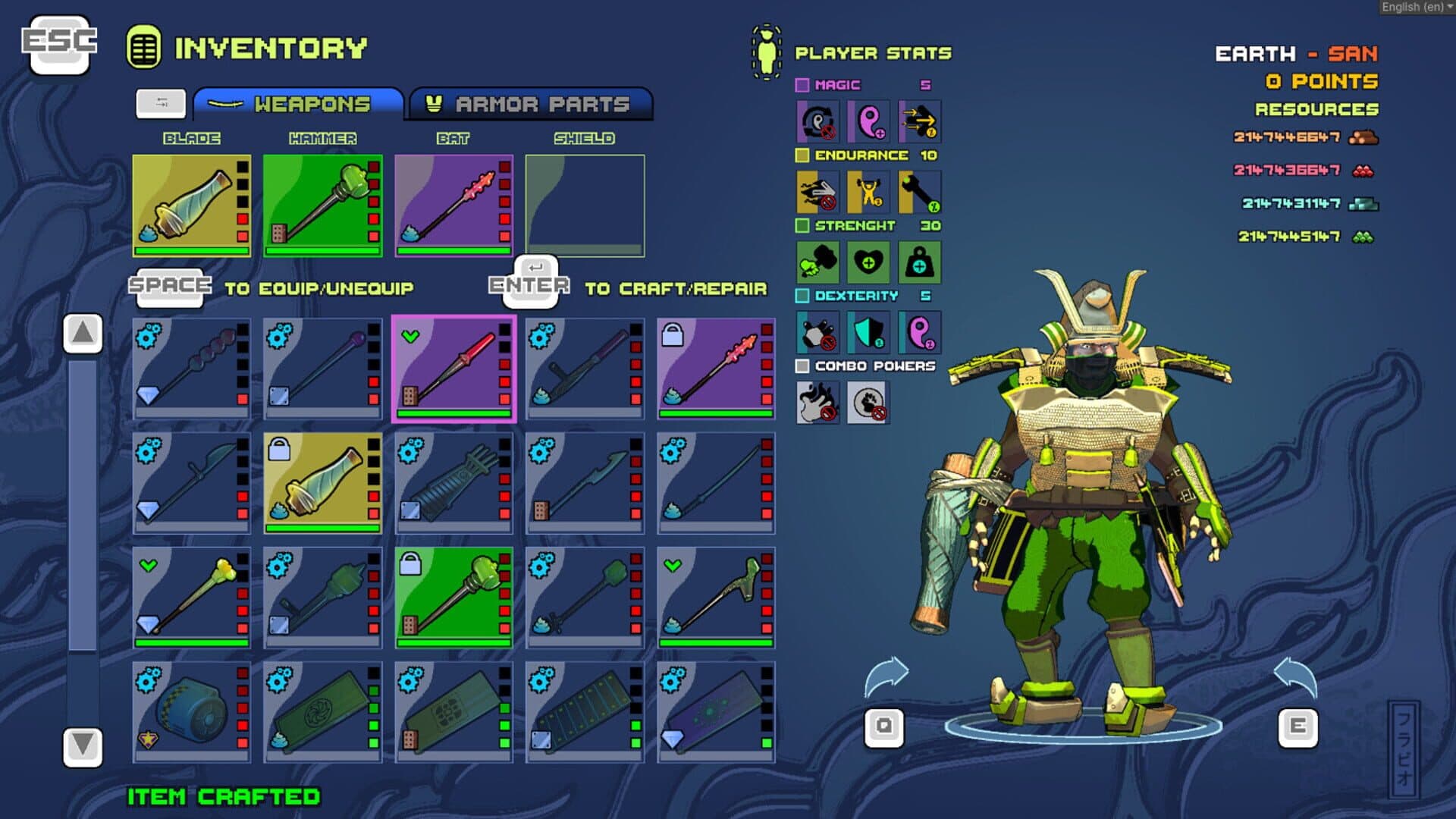This screenshot has height=819, width=1456.
Task: Open the language dropdown English (en)
Action: click(1416, 7)
